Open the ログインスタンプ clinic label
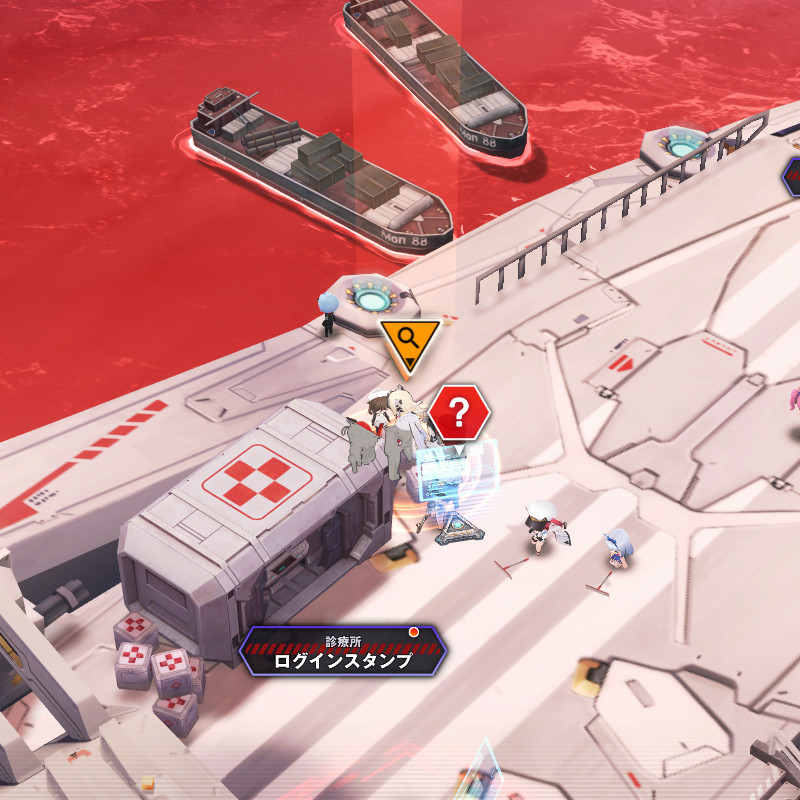 coord(342,652)
